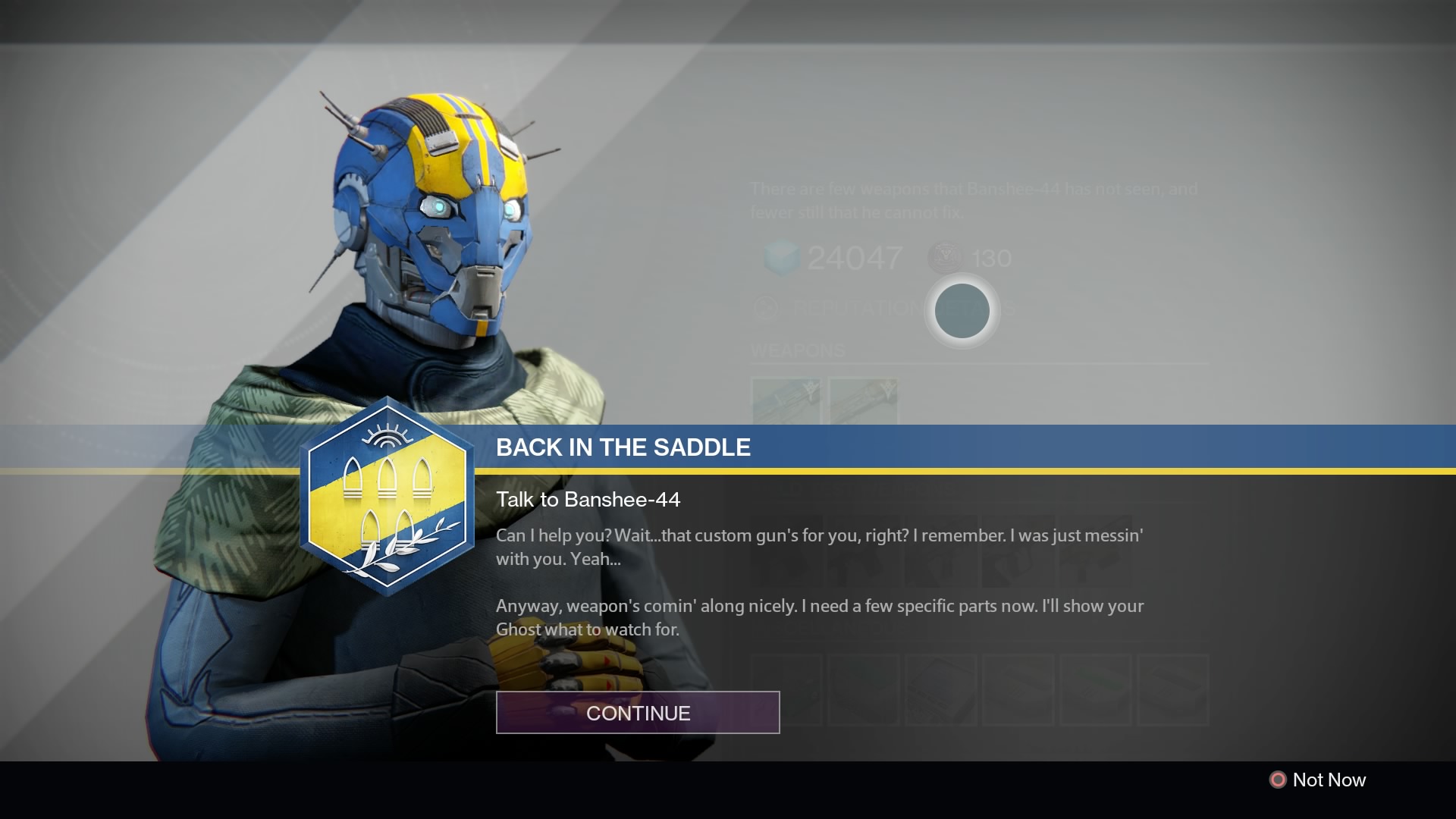Open REPUTATION DETAILS
This screenshot has width=1456, height=819.
coord(871,309)
